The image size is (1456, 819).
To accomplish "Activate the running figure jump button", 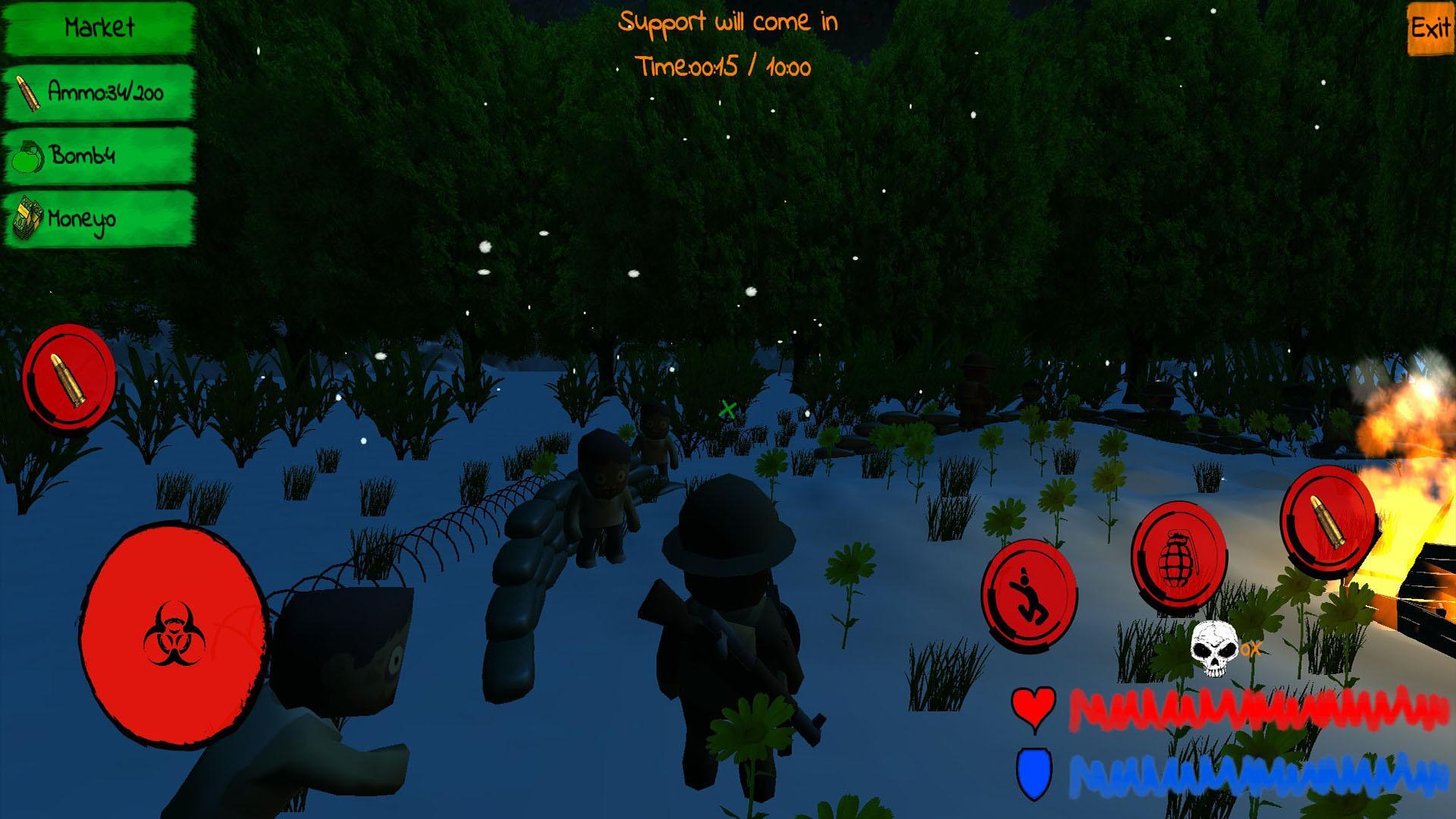I will (x=1029, y=594).
